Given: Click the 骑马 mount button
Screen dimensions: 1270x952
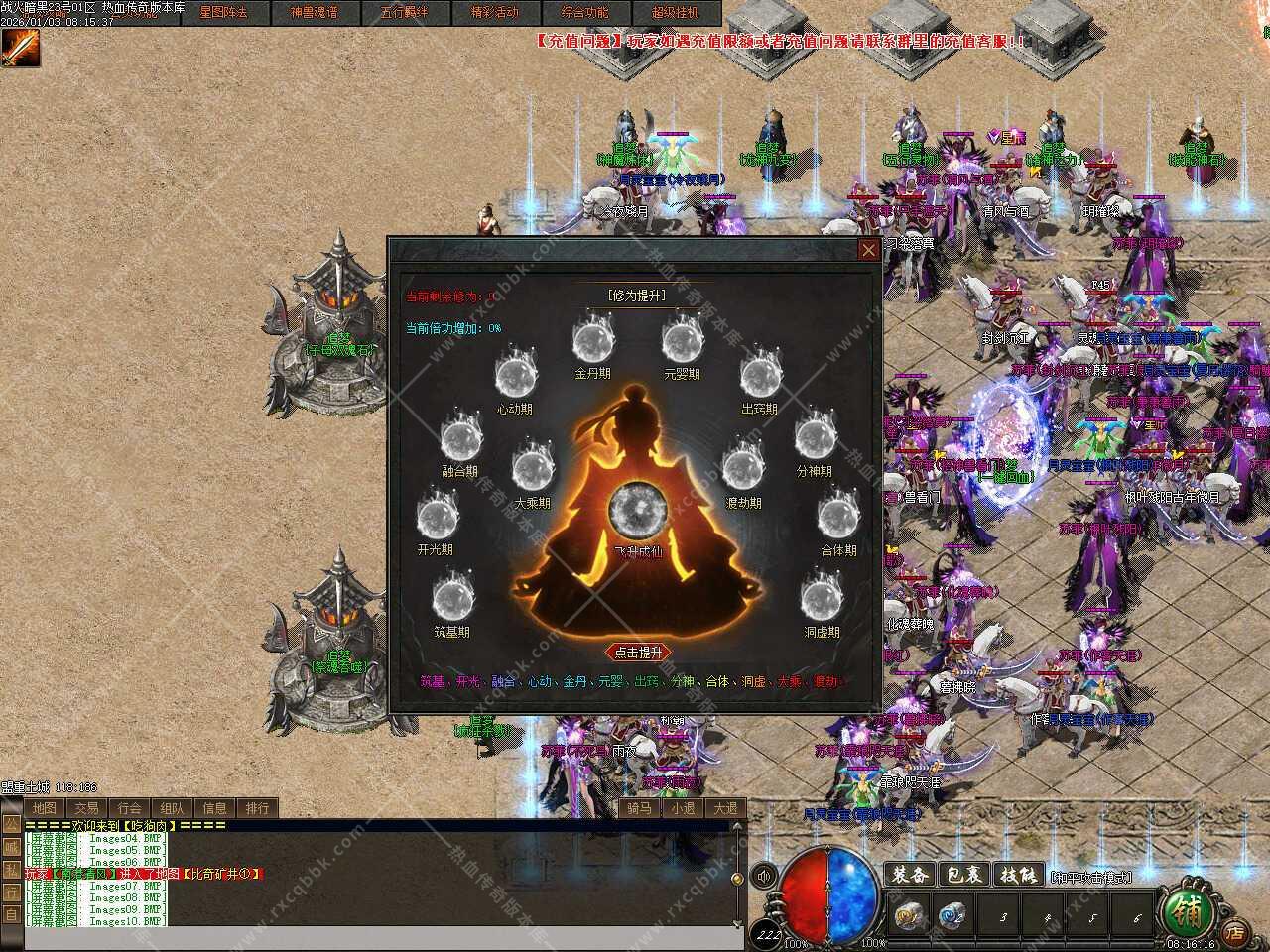Looking at the screenshot, I should (640, 808).
